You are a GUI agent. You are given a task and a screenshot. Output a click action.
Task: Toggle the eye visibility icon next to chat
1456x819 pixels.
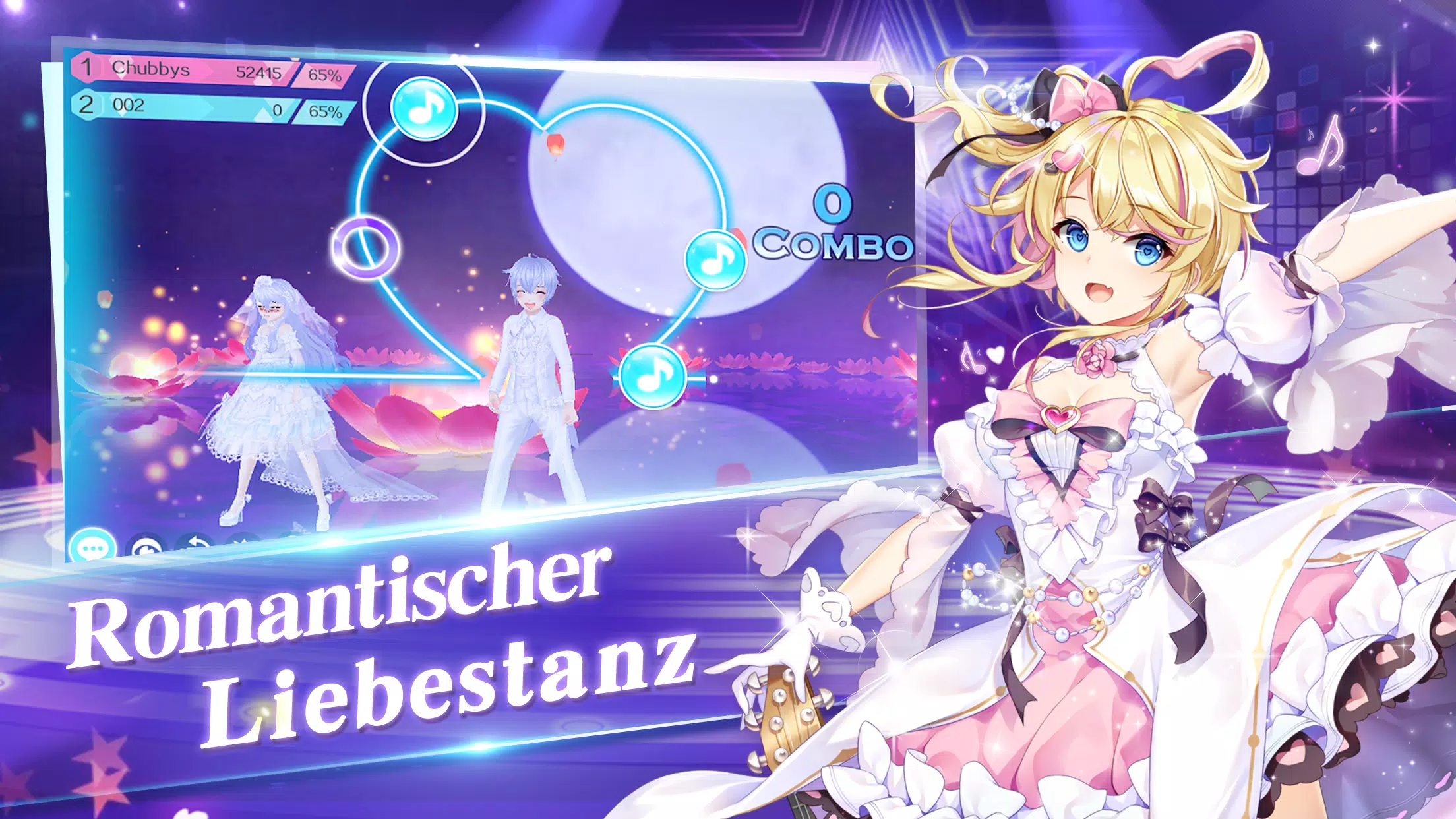(x=145, y=545)
